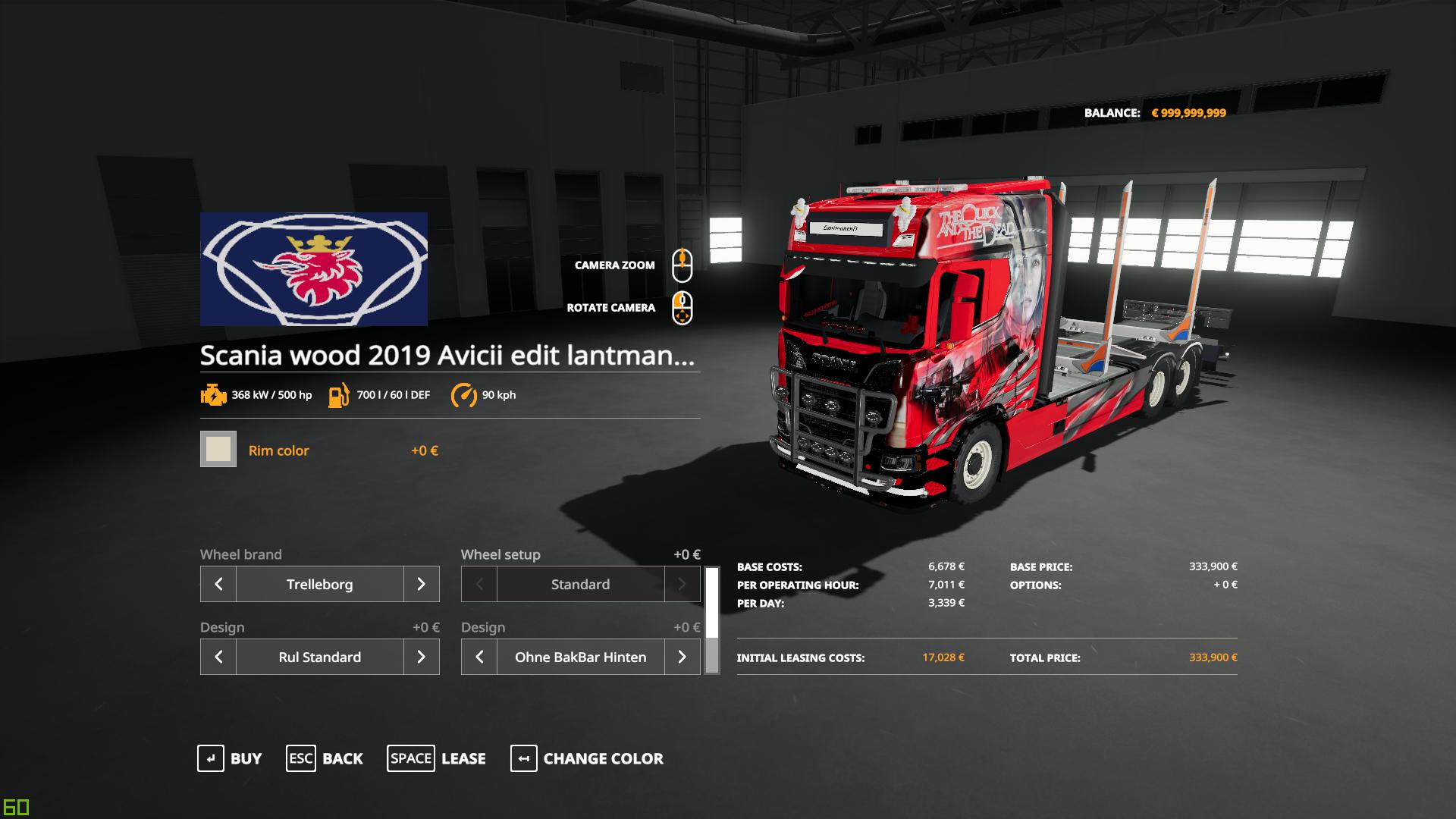Click the Rim color swatch
This screenshot has width=1456, height=819.
(x=218, y=450)
